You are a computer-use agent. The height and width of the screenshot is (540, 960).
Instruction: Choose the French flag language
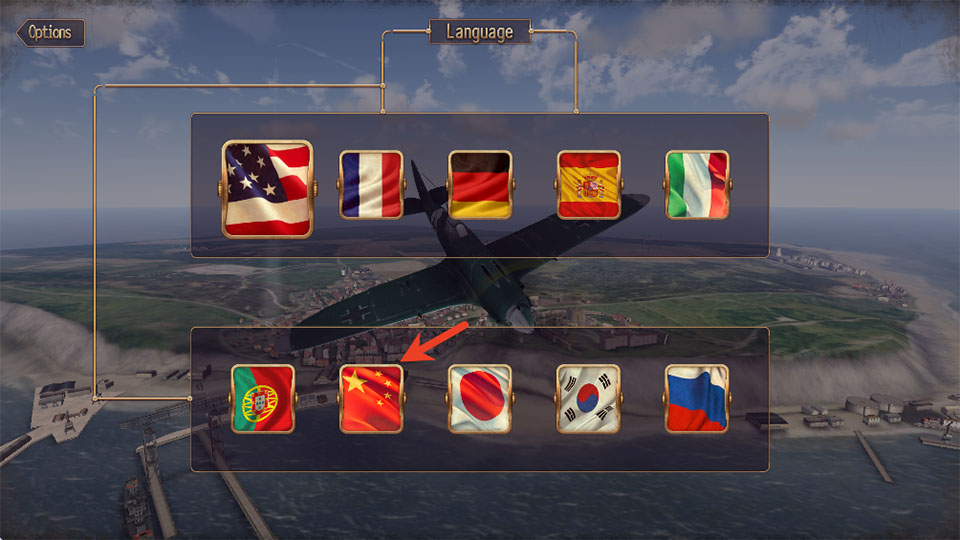(371, 185)
